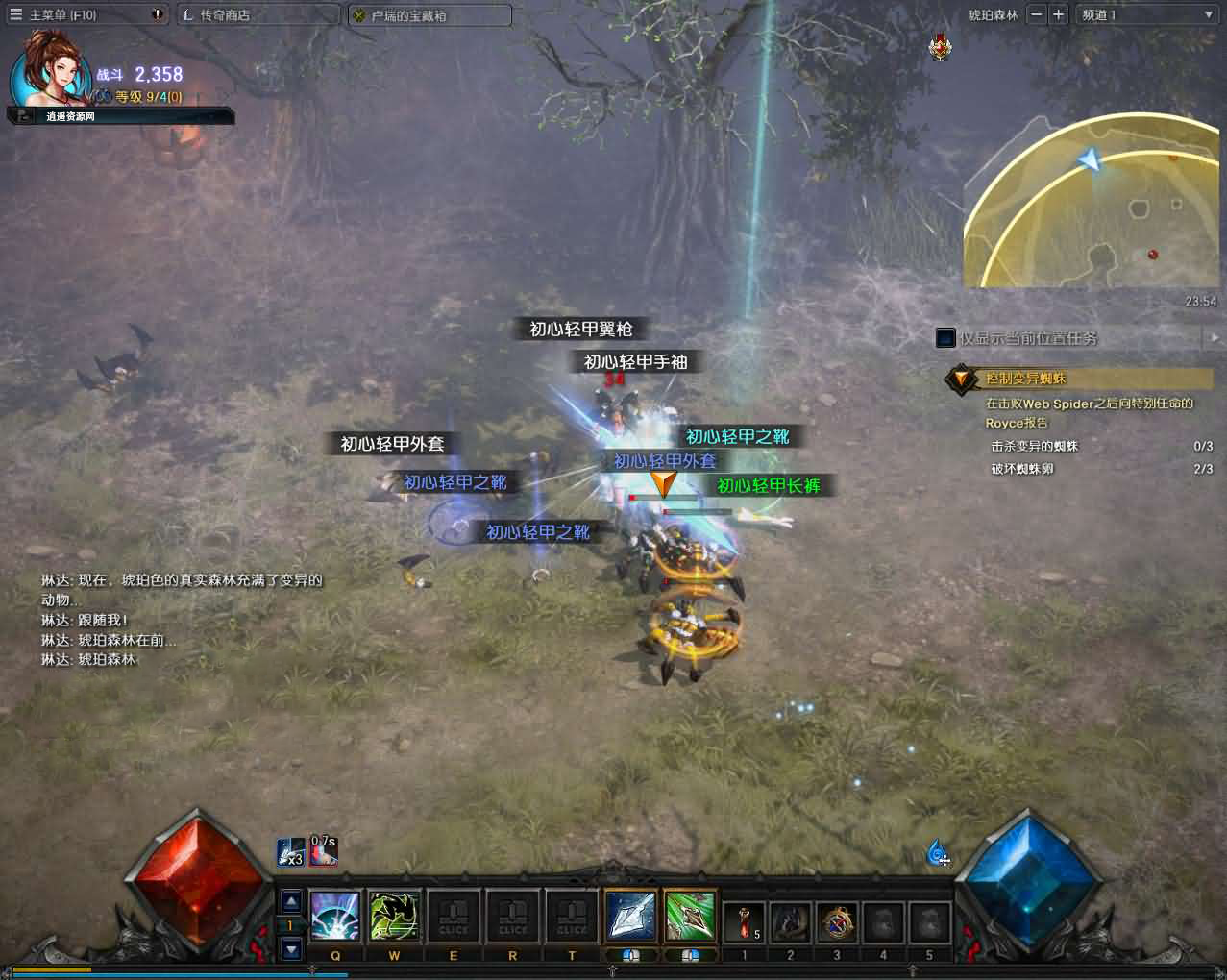
Task: Activate the Q lightning burst skill
Action: pyautogui.click(x=334, y=917)
